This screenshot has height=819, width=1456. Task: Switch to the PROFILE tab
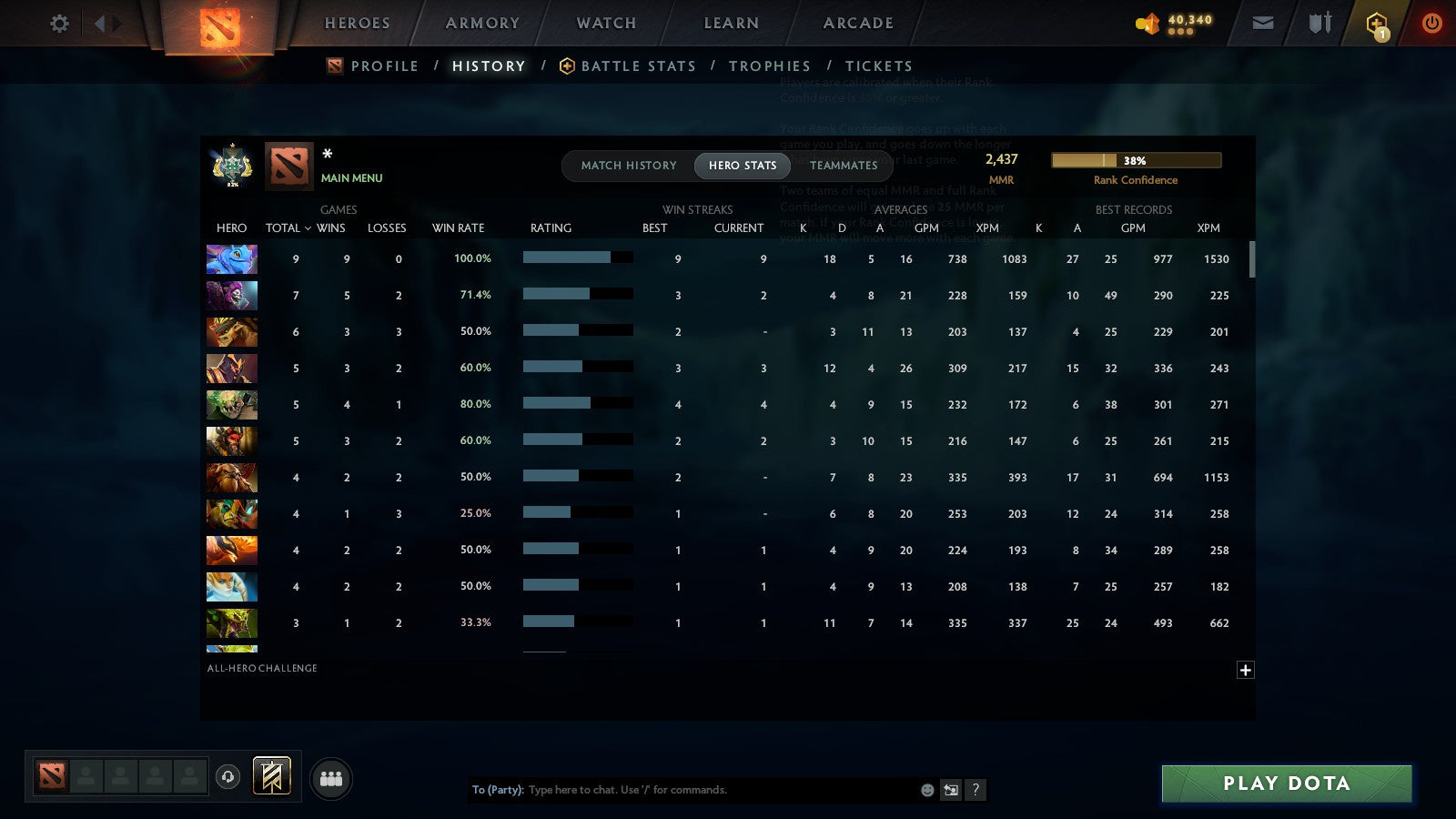point(386,66)
